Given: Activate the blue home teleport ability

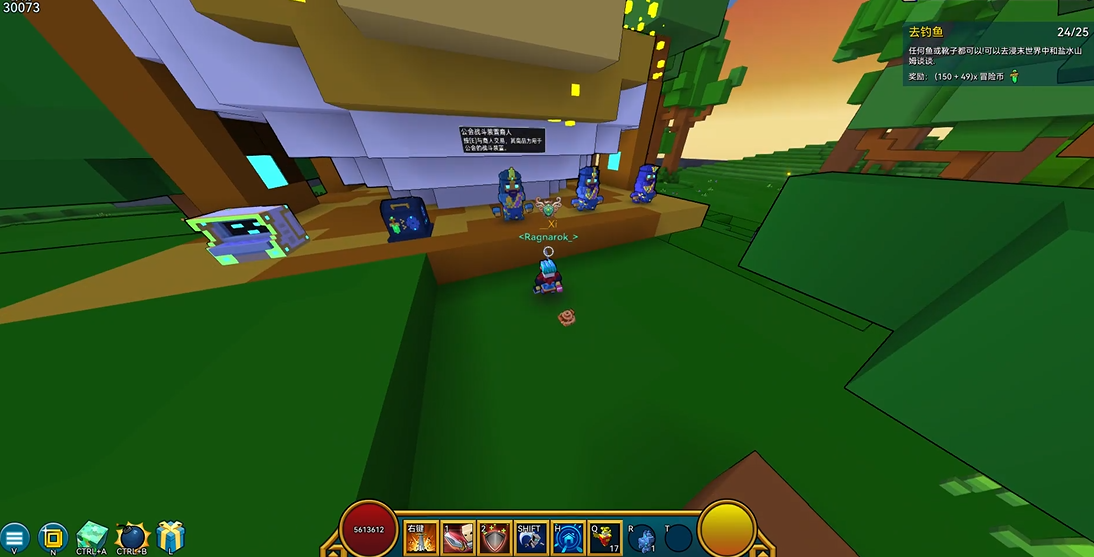Looking at the screenshot, I should click(569, 538).
